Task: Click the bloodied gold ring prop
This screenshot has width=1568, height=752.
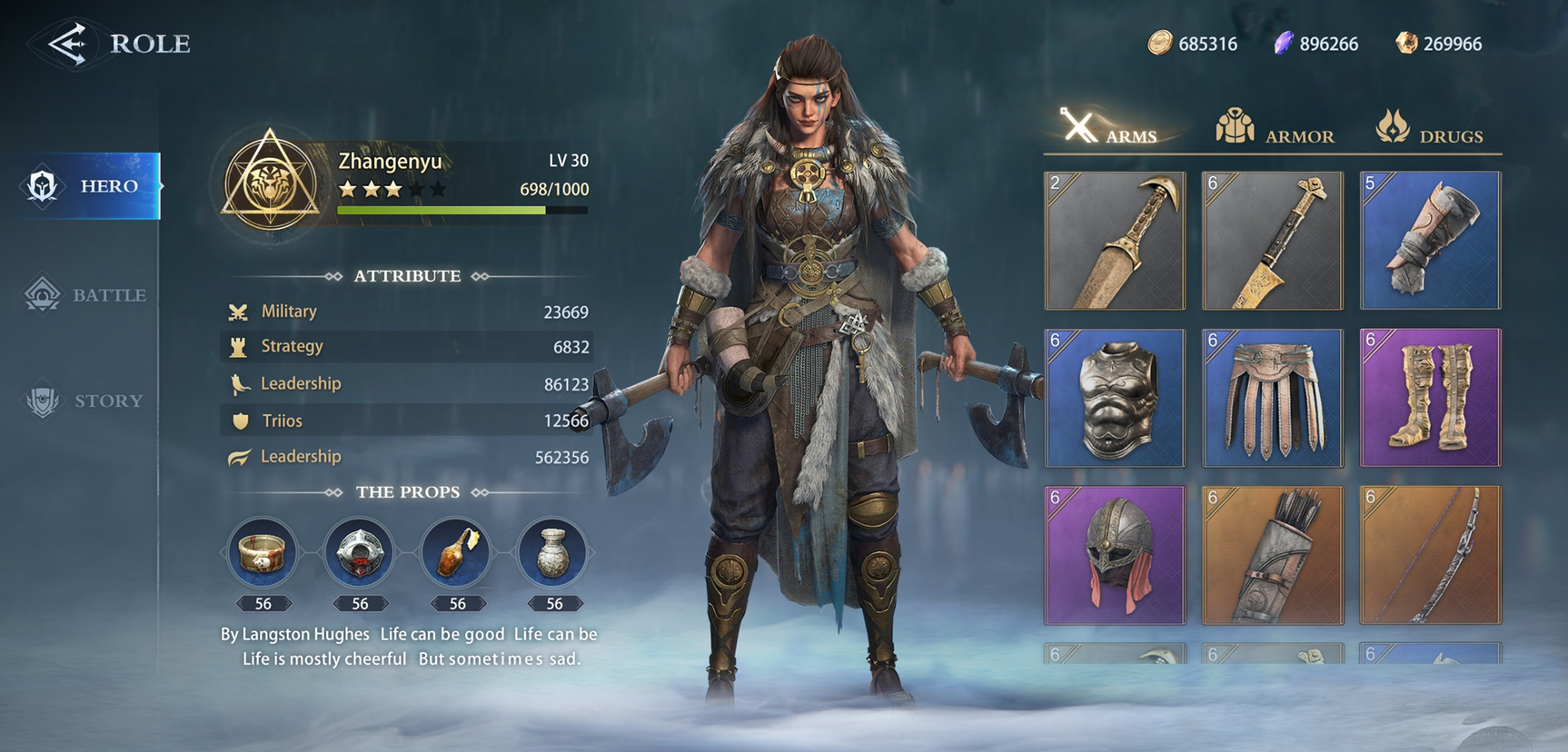Action: point(263,551)
